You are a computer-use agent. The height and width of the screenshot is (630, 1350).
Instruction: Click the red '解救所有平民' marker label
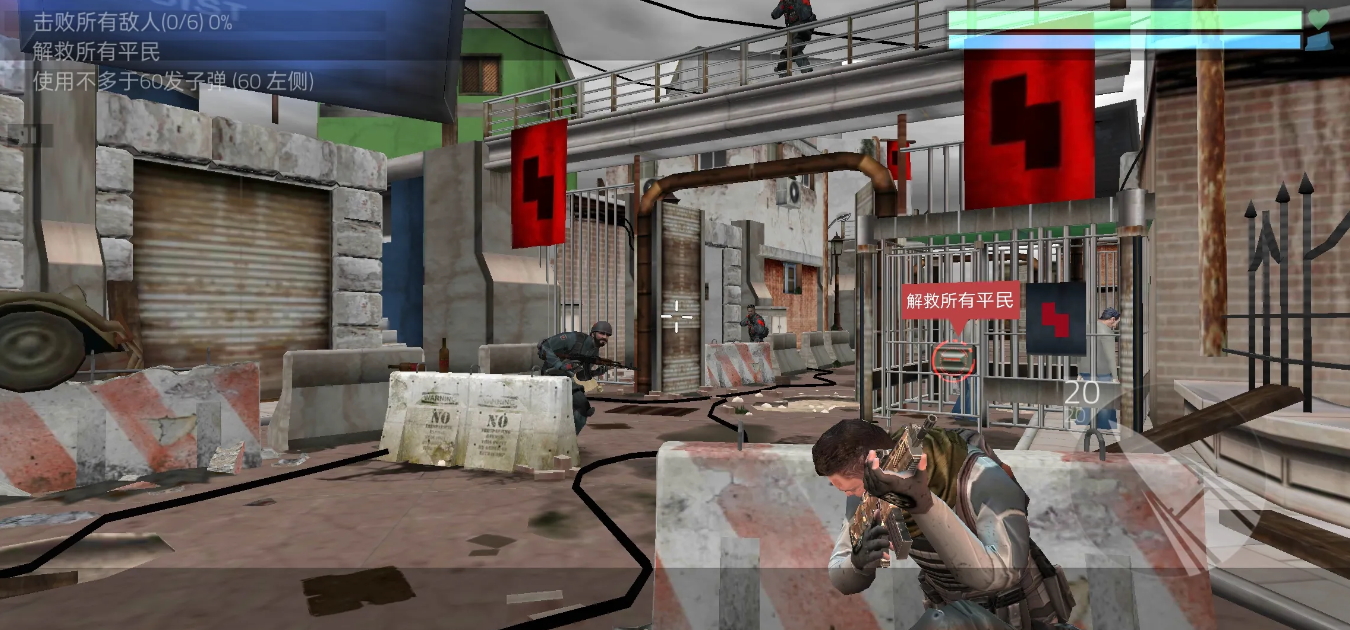[960, 299]
